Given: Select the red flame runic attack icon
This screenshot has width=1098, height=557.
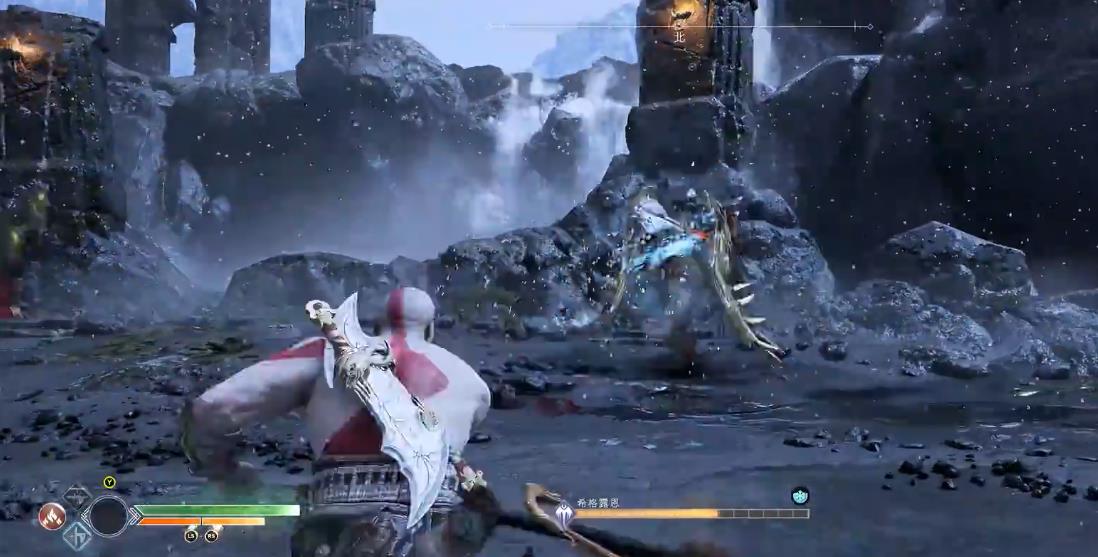Looking at the screenshot, I should [51, 516].
